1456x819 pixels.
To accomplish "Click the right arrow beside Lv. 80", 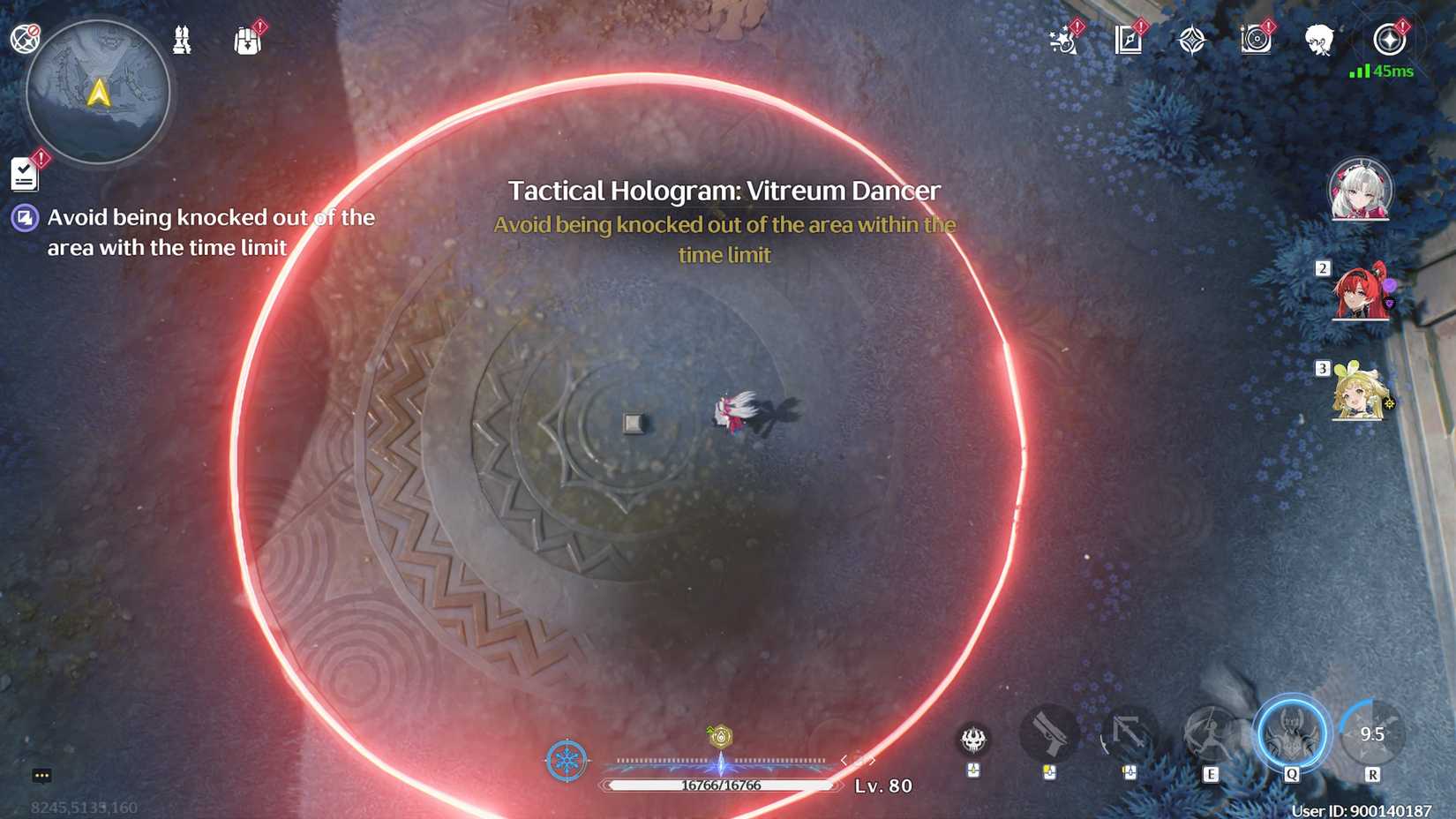I will [x=873, y=761].
